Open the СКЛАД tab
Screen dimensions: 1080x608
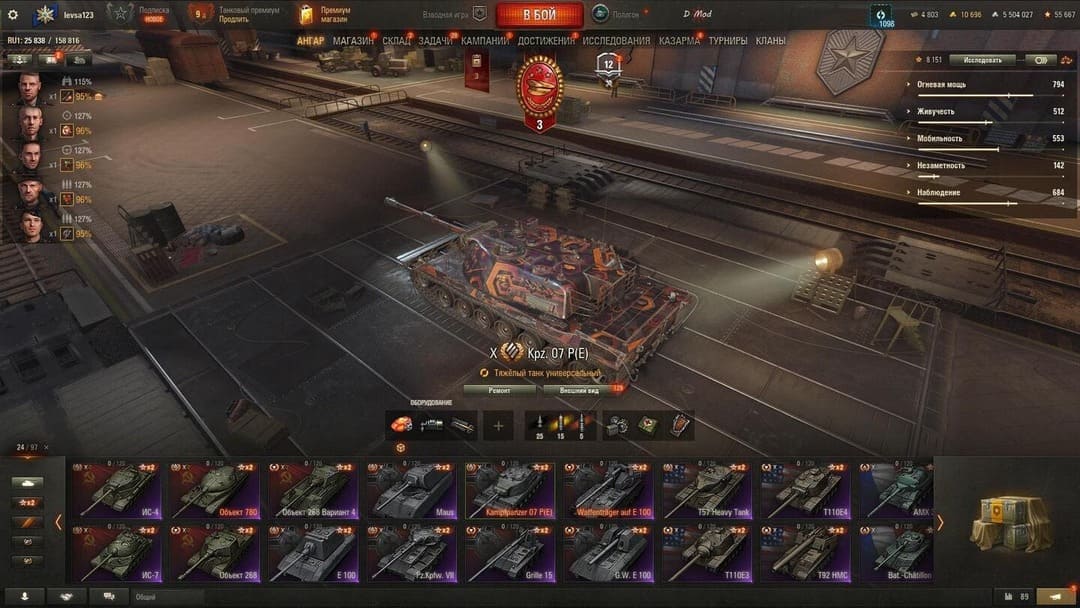[x=396, y=41]
